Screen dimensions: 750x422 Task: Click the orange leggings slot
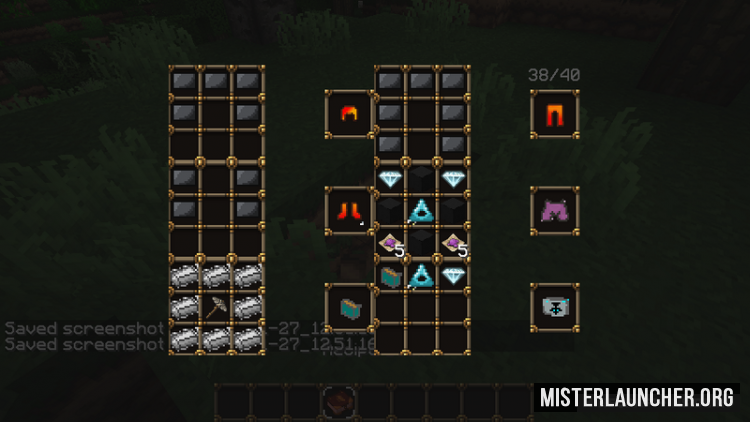point(554,113)
